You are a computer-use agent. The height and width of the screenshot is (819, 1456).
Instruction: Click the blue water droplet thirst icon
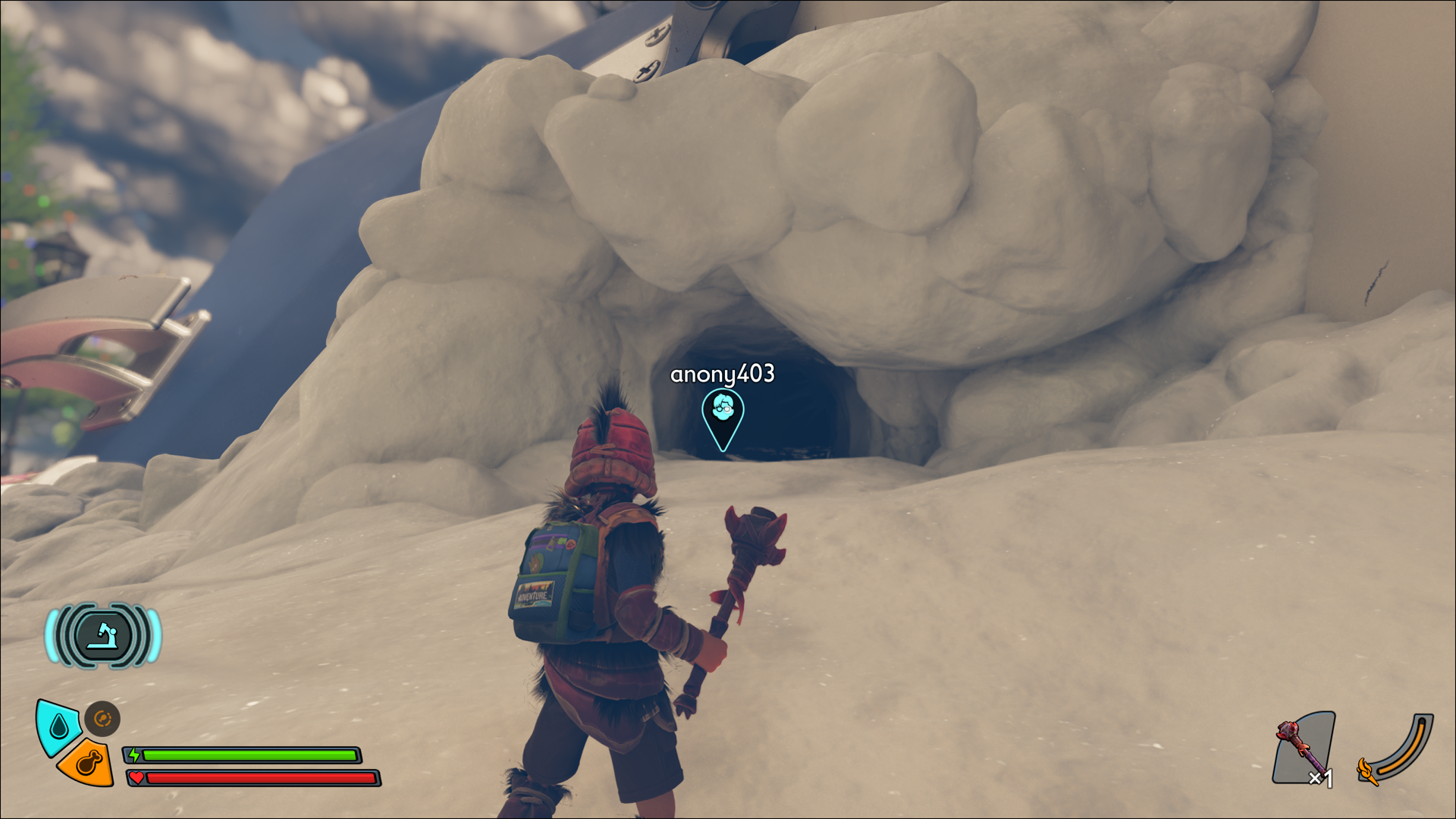pyautogui.click(x=58, y=726)
